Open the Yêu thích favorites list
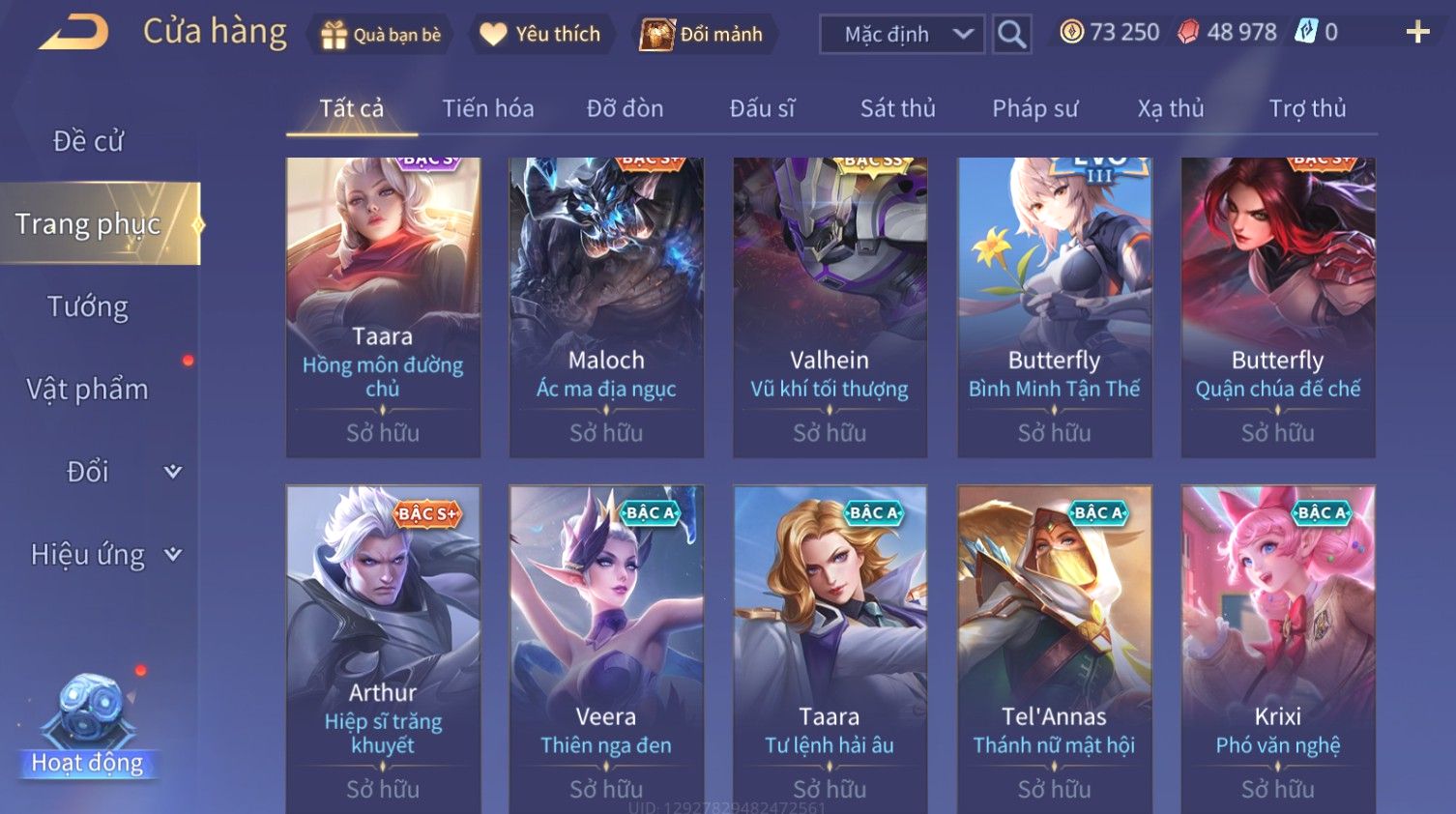The image size is (1456, 814). (540, 35)
